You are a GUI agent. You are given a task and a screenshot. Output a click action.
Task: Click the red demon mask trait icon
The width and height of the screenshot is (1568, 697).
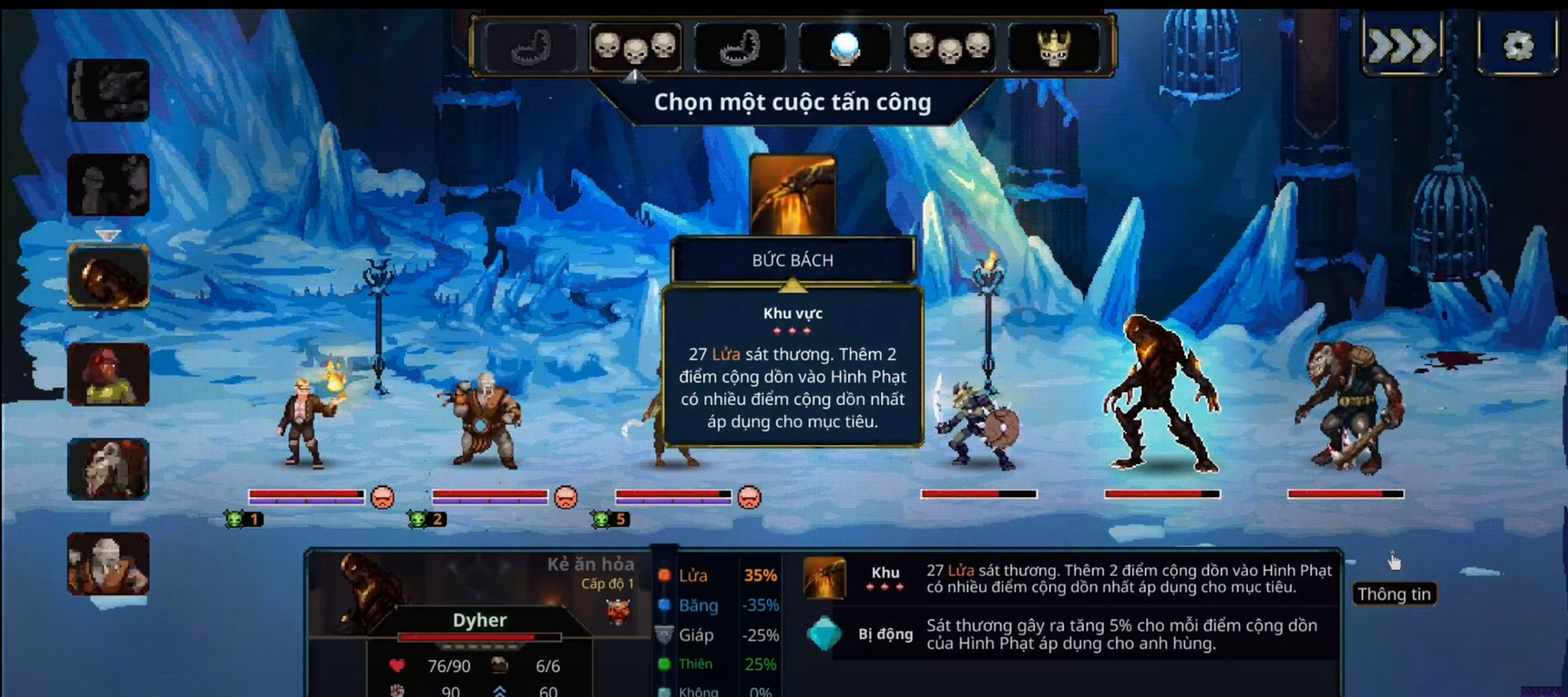coord(618,611)
